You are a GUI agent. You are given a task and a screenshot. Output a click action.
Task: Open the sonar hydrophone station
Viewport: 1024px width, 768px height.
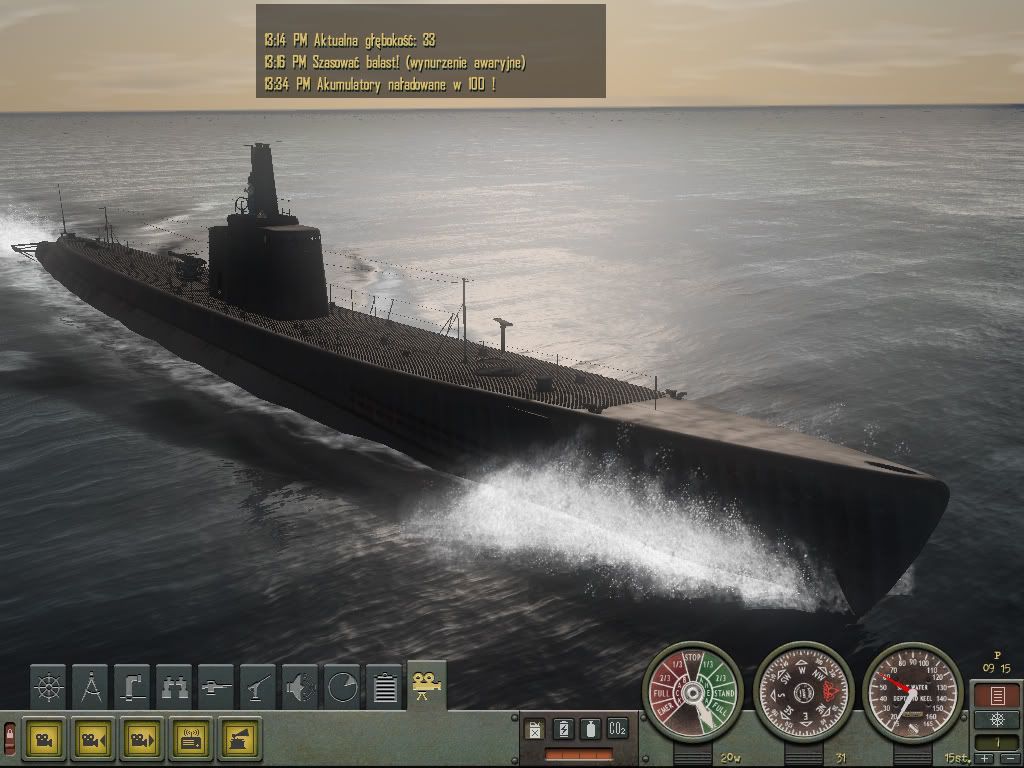tap(300, 686)
